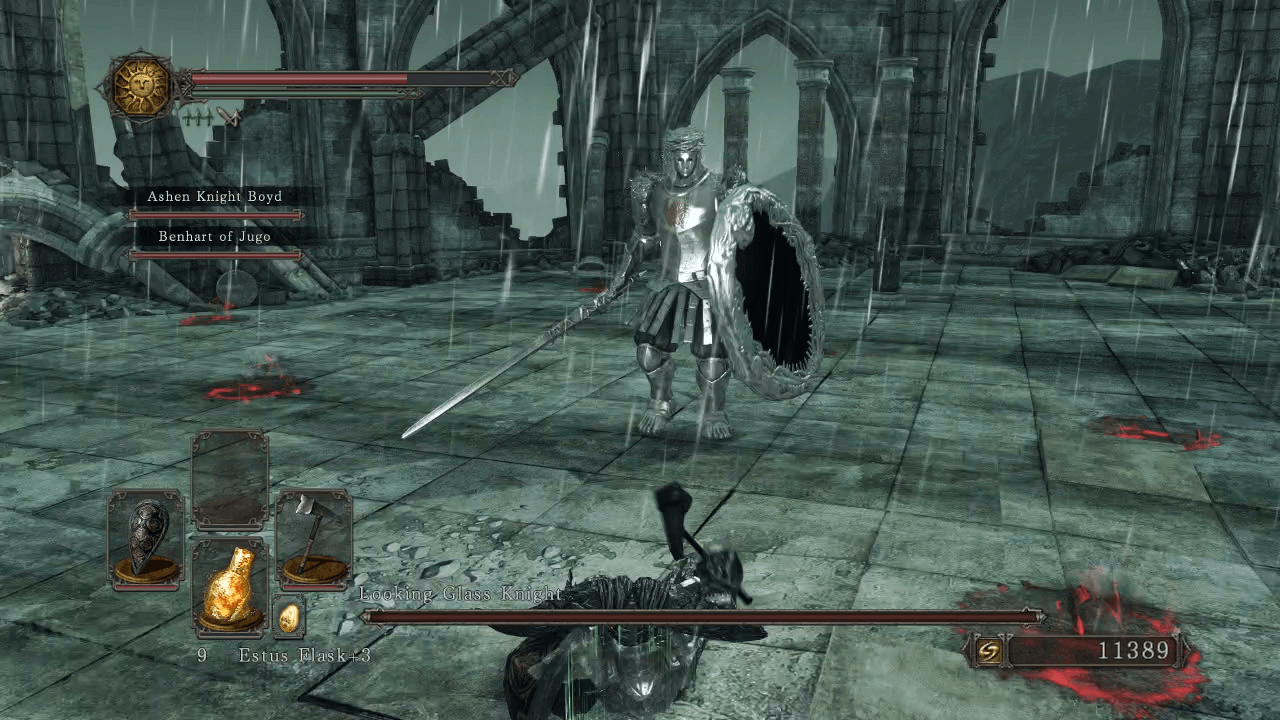Click the boss health bar
This screenshot has height=720, width=1280.
click(700, 615)
